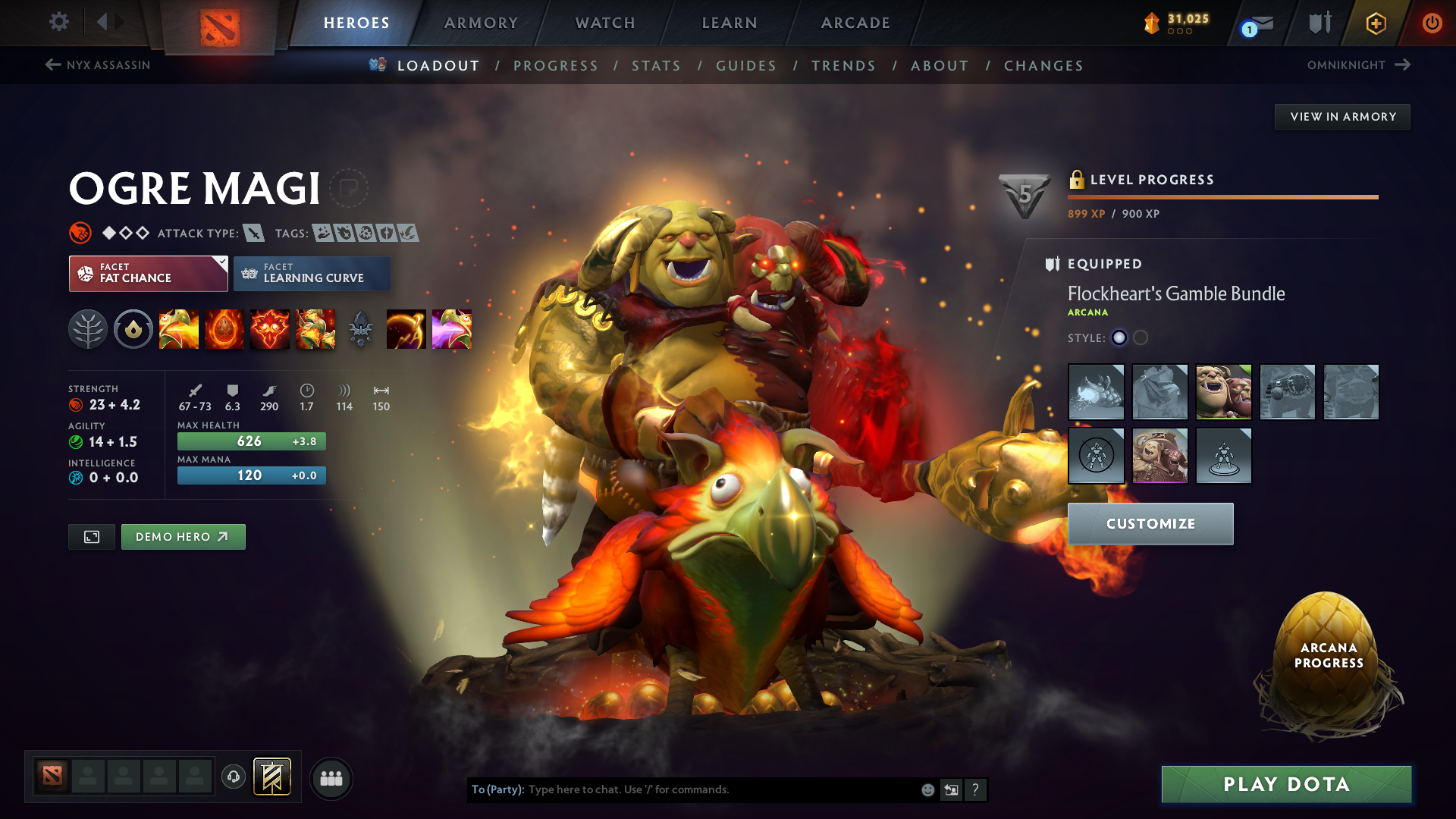The width and height of the screenshot is (1456, 819).
Task: Click the CUSTOMIZE button
Action: 1150,523
